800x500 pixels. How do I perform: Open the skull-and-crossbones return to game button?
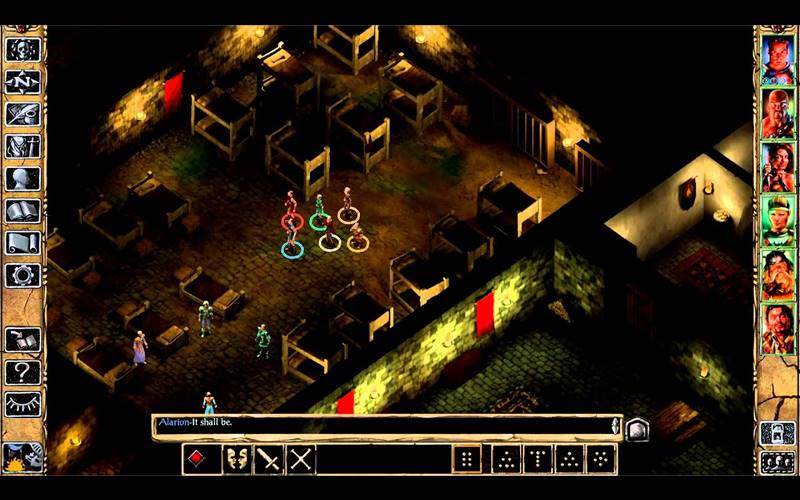pos(22,49)
